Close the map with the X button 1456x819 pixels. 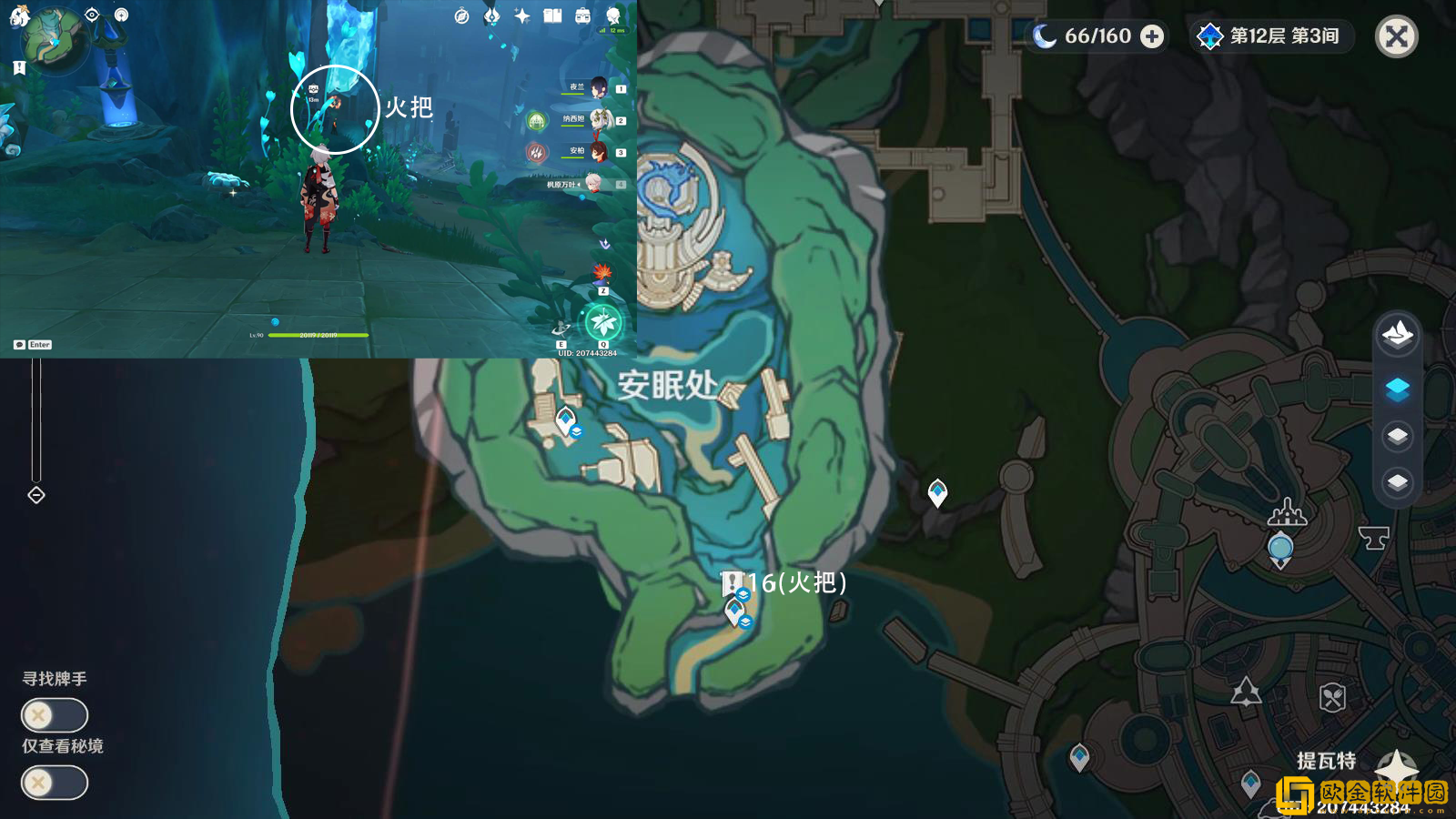coord(1396,36)
